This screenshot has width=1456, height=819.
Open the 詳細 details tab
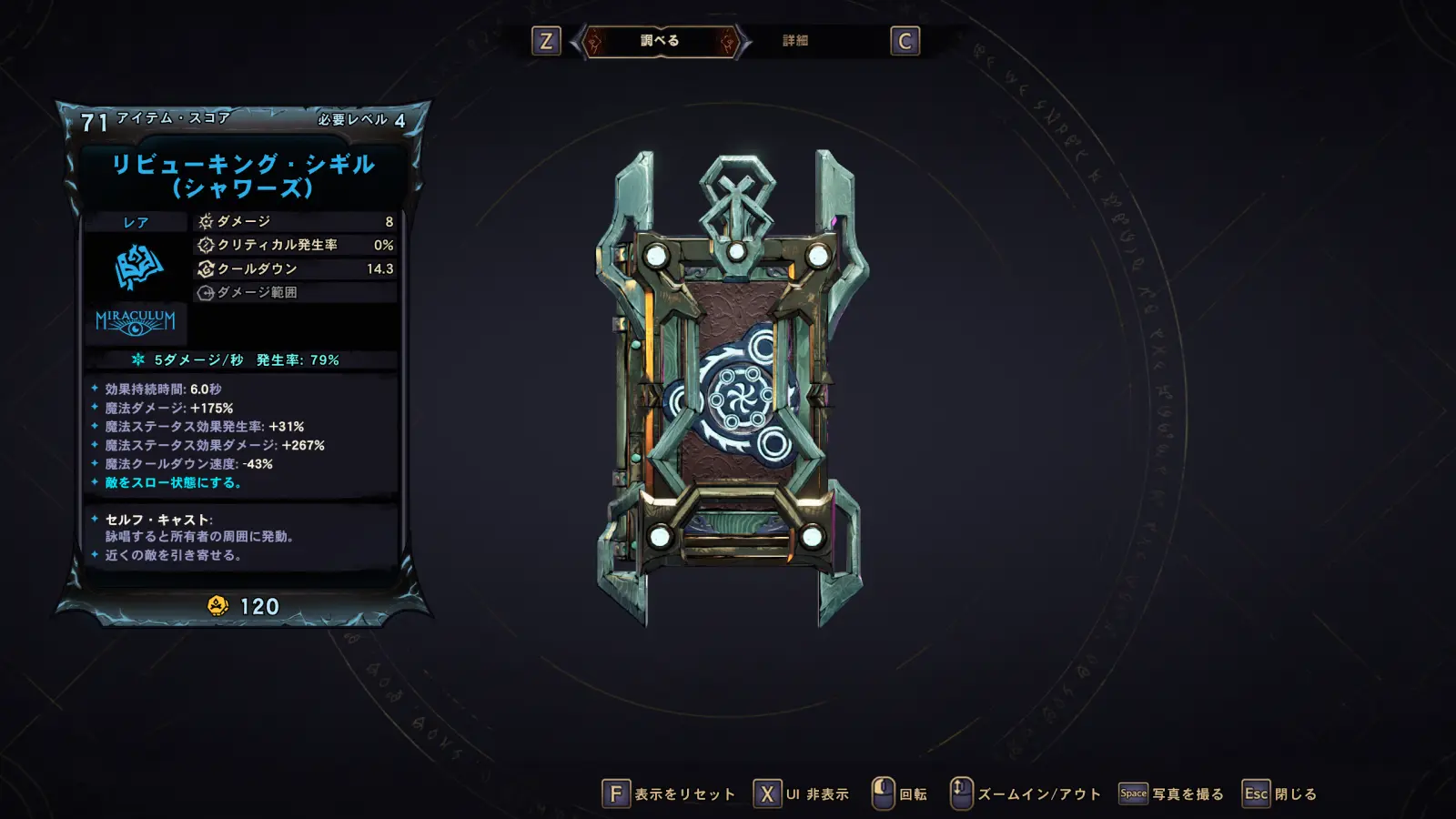tap(795, 41)
